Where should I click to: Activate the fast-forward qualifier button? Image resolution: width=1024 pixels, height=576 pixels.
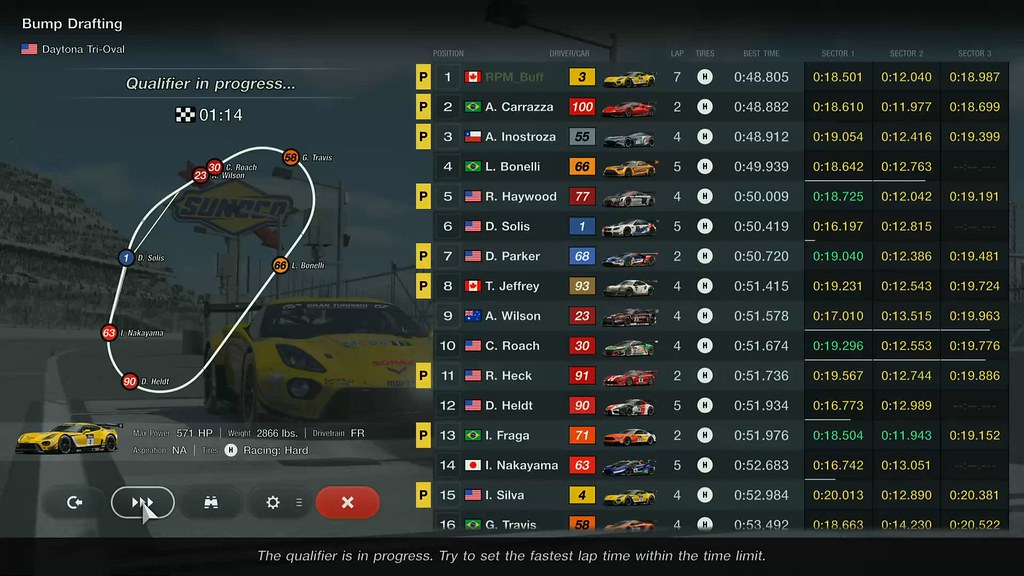click(143, 502)
